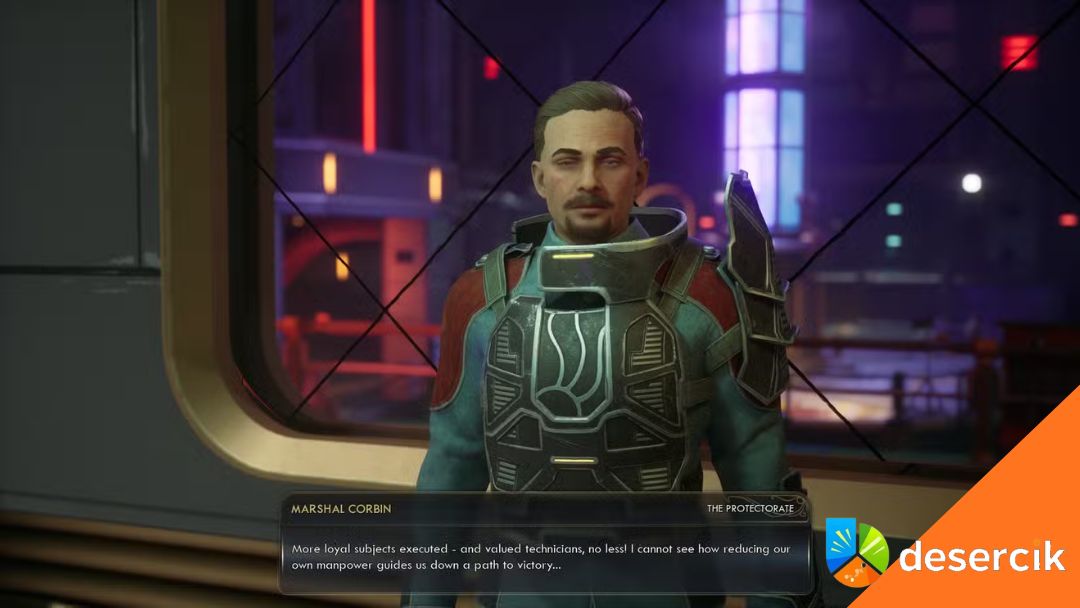Advance Marshal Corbin's dialogue box

pyautogui.click(x=544, y=557)
